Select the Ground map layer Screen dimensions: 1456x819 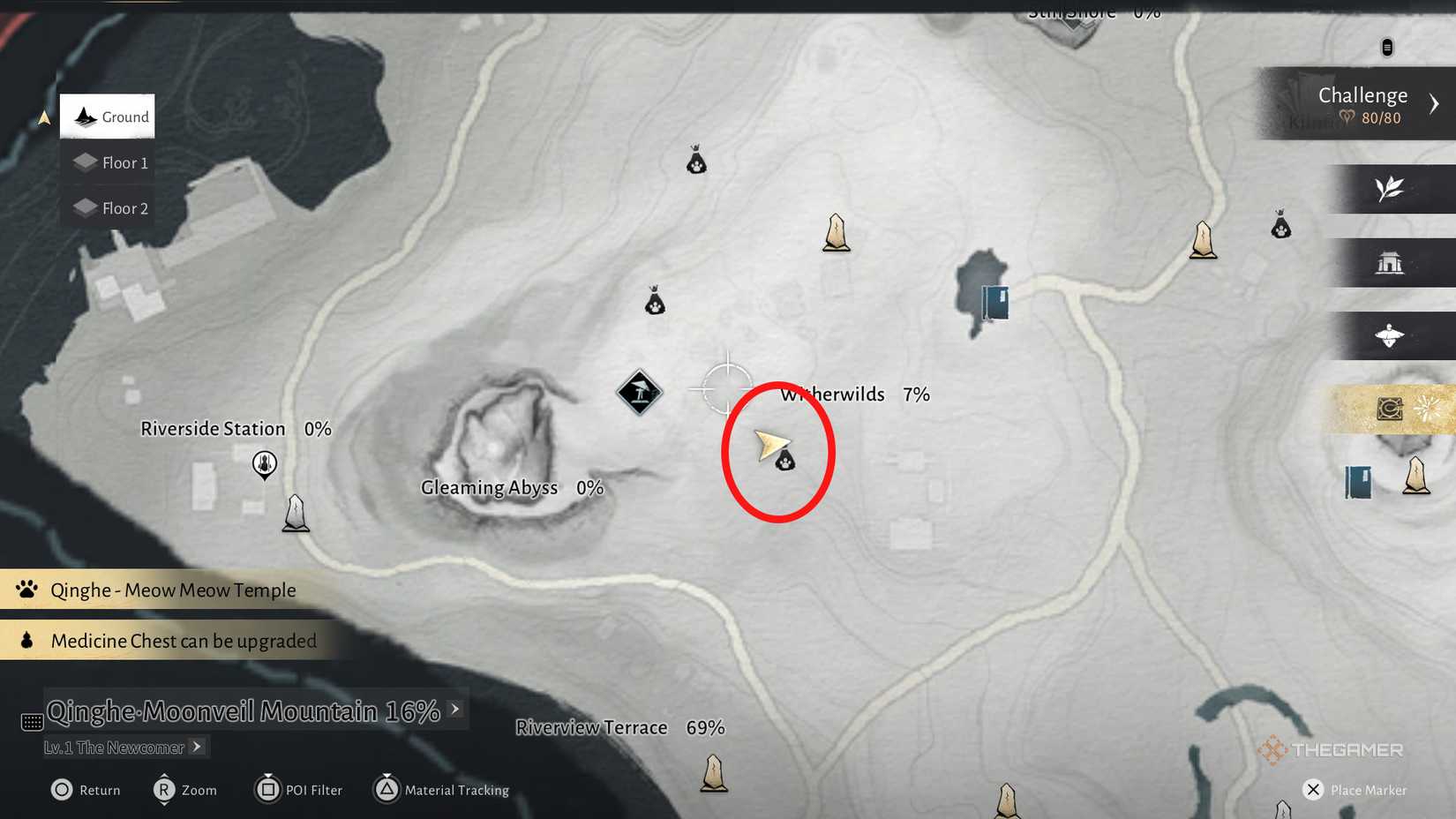click(107, 116)
